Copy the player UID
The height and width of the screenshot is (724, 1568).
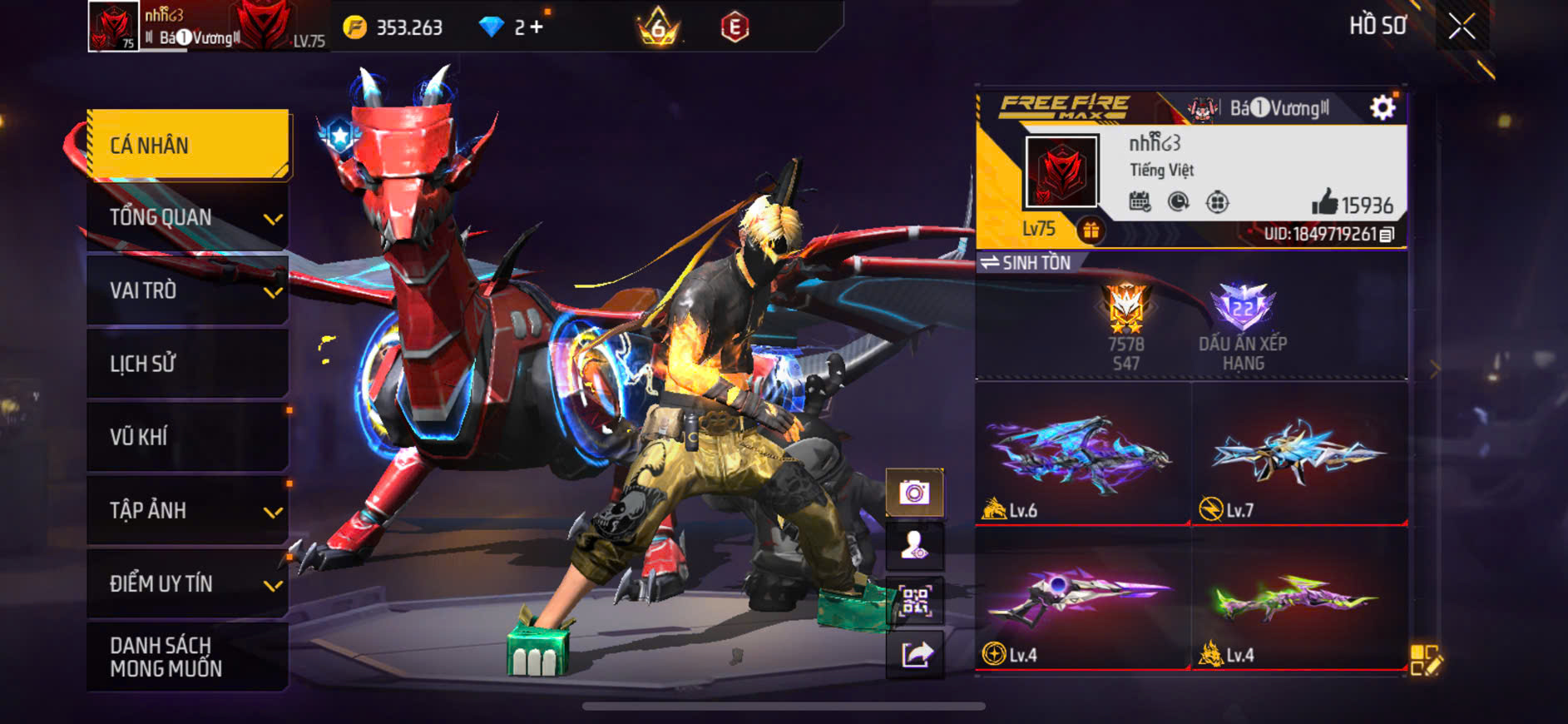coord(1387,235)
